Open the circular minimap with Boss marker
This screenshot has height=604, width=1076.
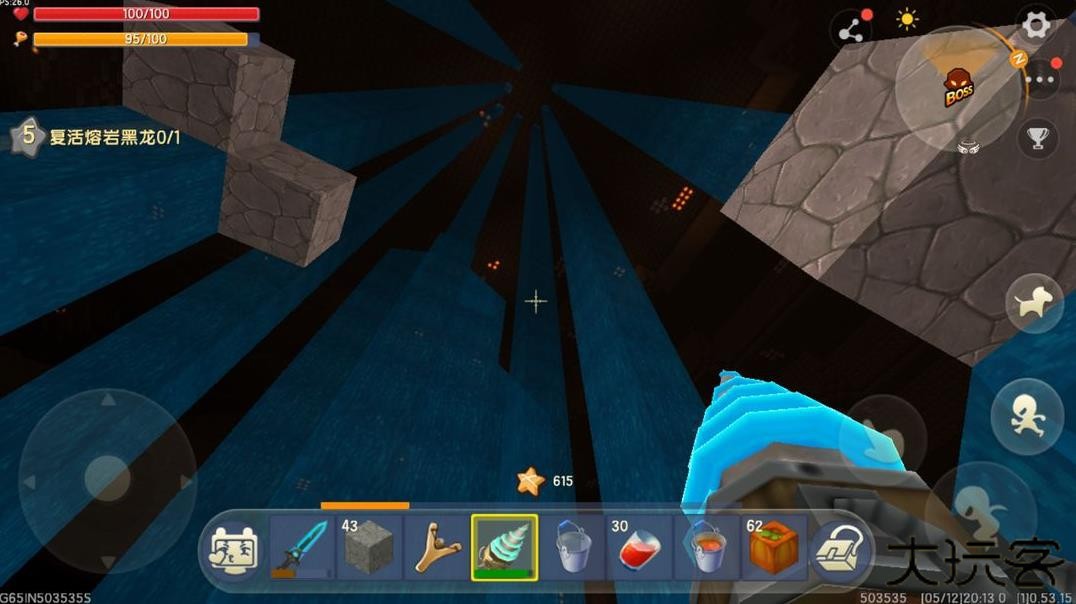click(957, 90)
